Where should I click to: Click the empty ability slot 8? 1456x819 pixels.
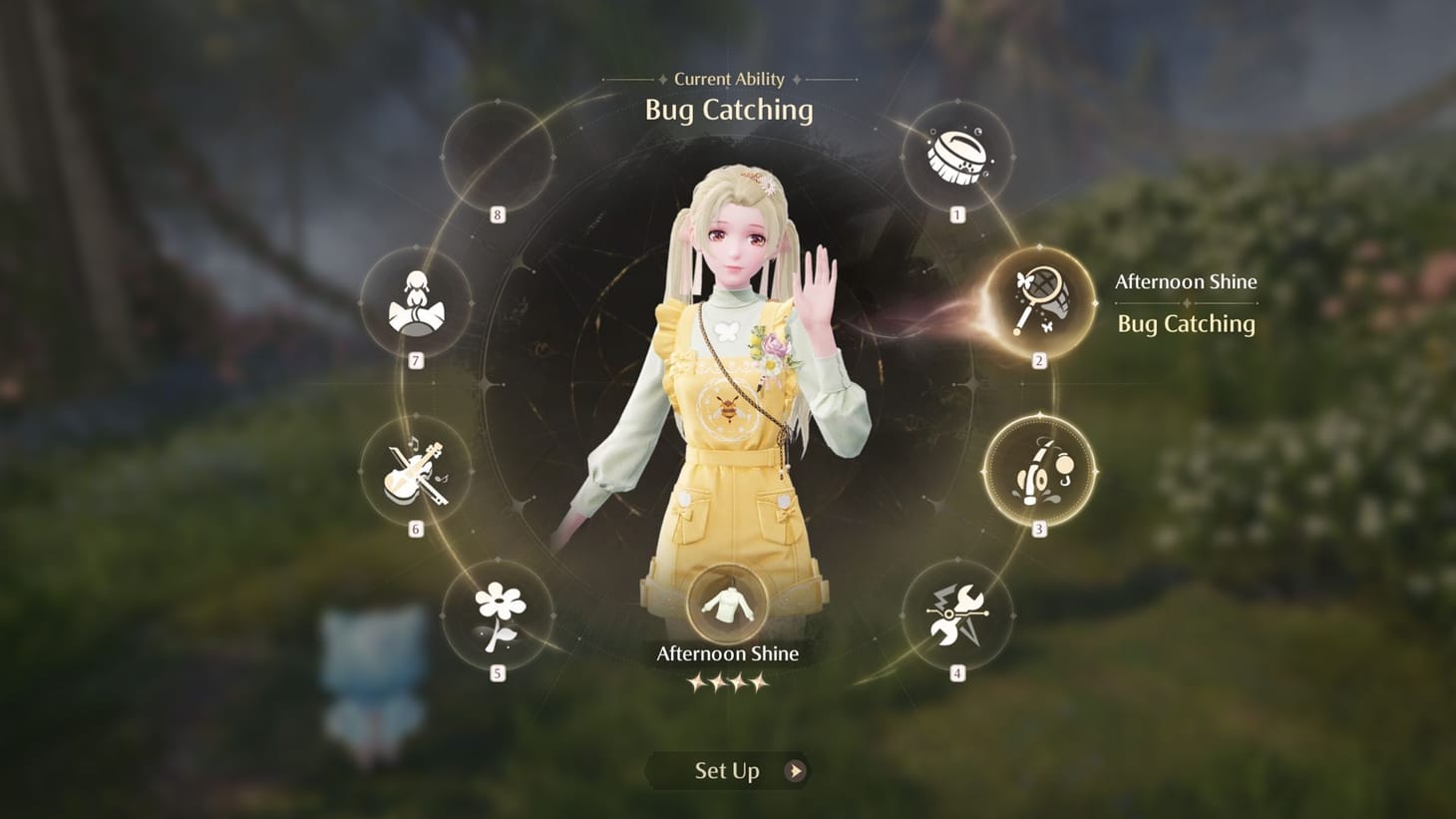(497, 156)
